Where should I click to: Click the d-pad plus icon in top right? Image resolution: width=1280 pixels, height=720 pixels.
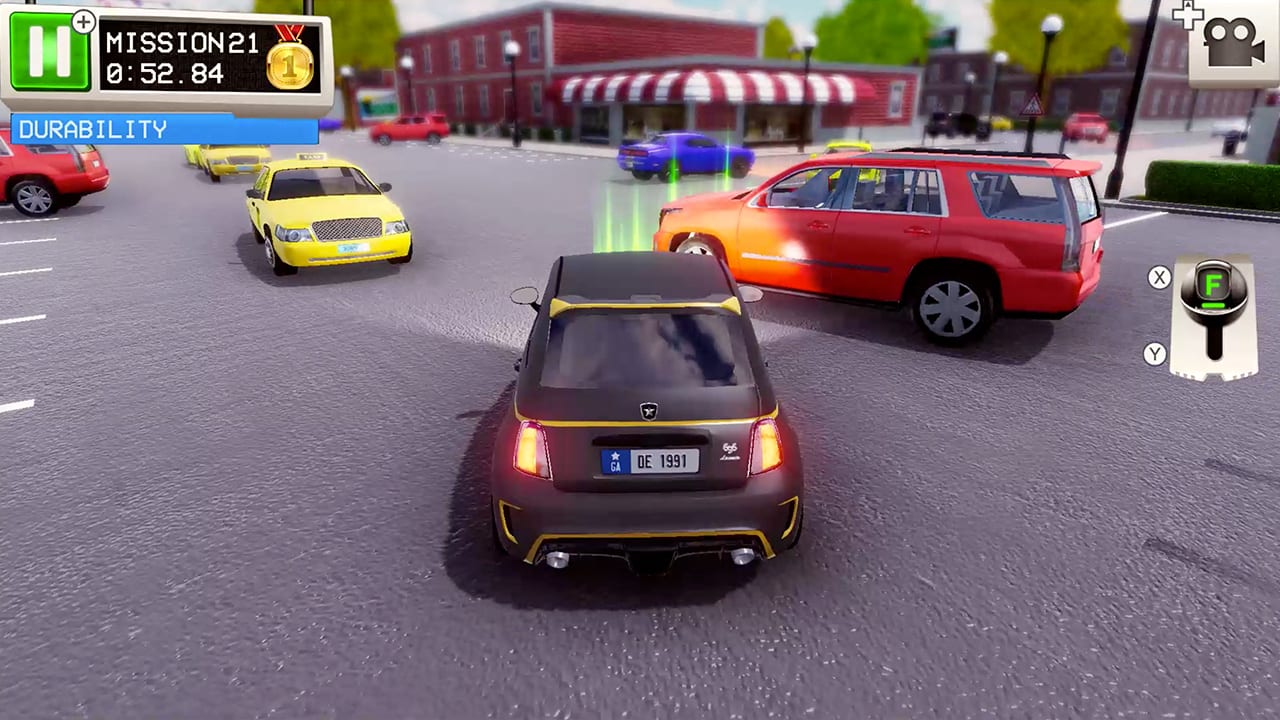pyautogui.click(x=1186, y=14)
